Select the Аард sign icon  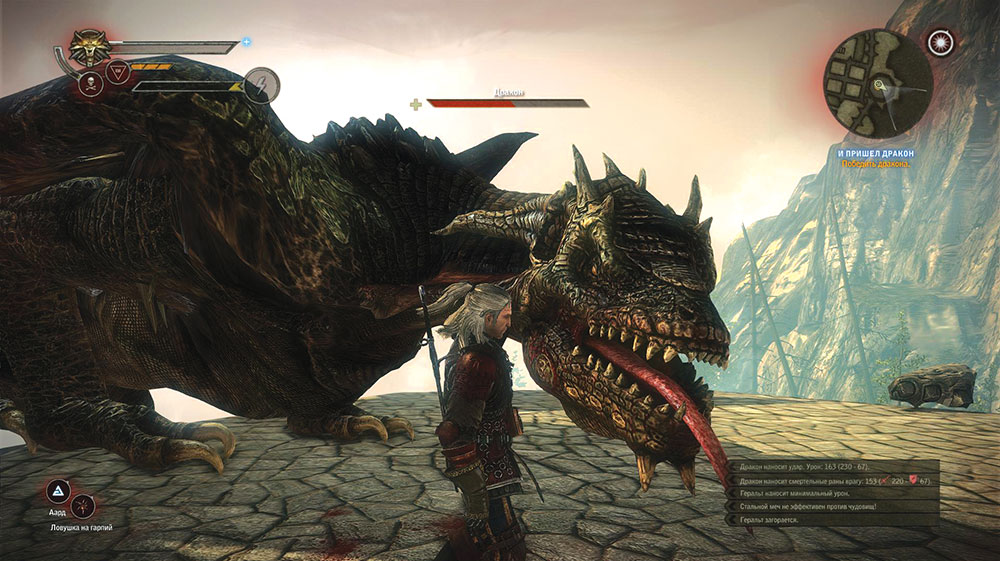(x=58, y=492)
